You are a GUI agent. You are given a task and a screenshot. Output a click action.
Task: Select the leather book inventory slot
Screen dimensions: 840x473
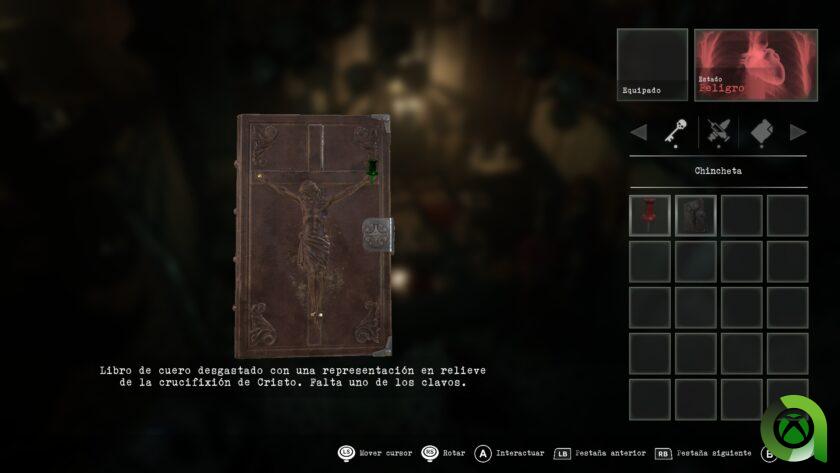(695, 215)
